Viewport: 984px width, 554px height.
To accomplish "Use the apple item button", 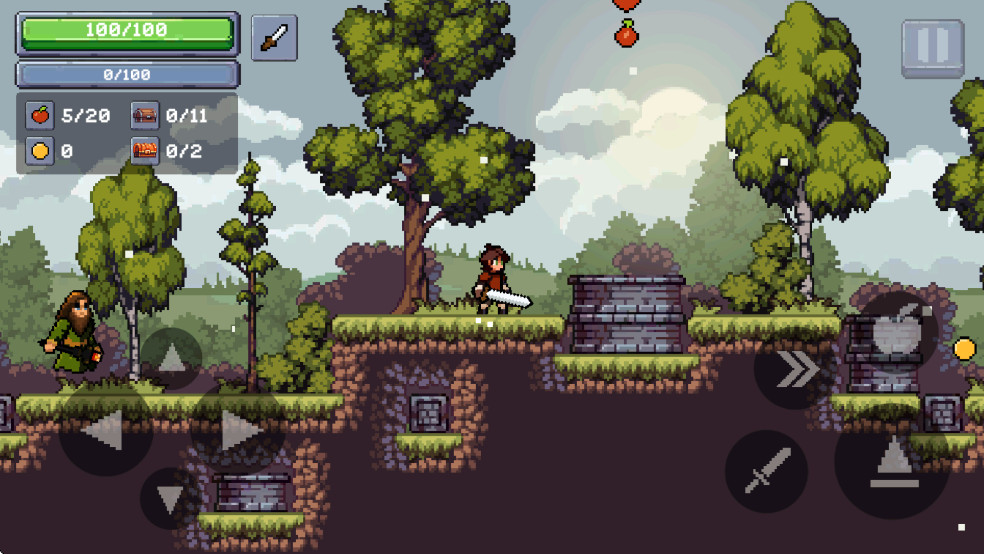I will [898, 329].
